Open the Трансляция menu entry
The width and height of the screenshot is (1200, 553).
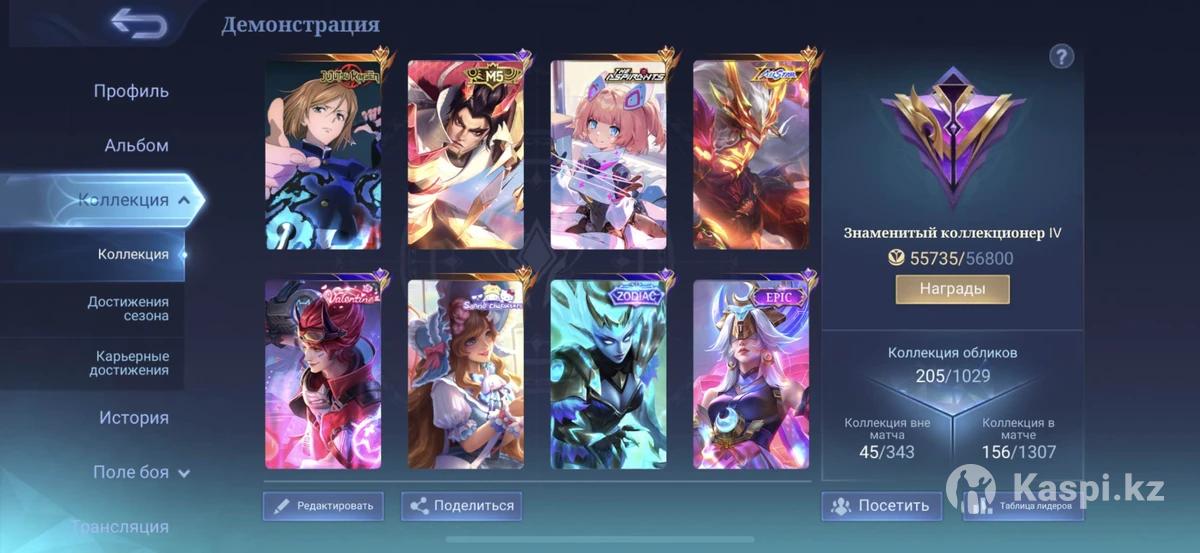coord(120,526)
